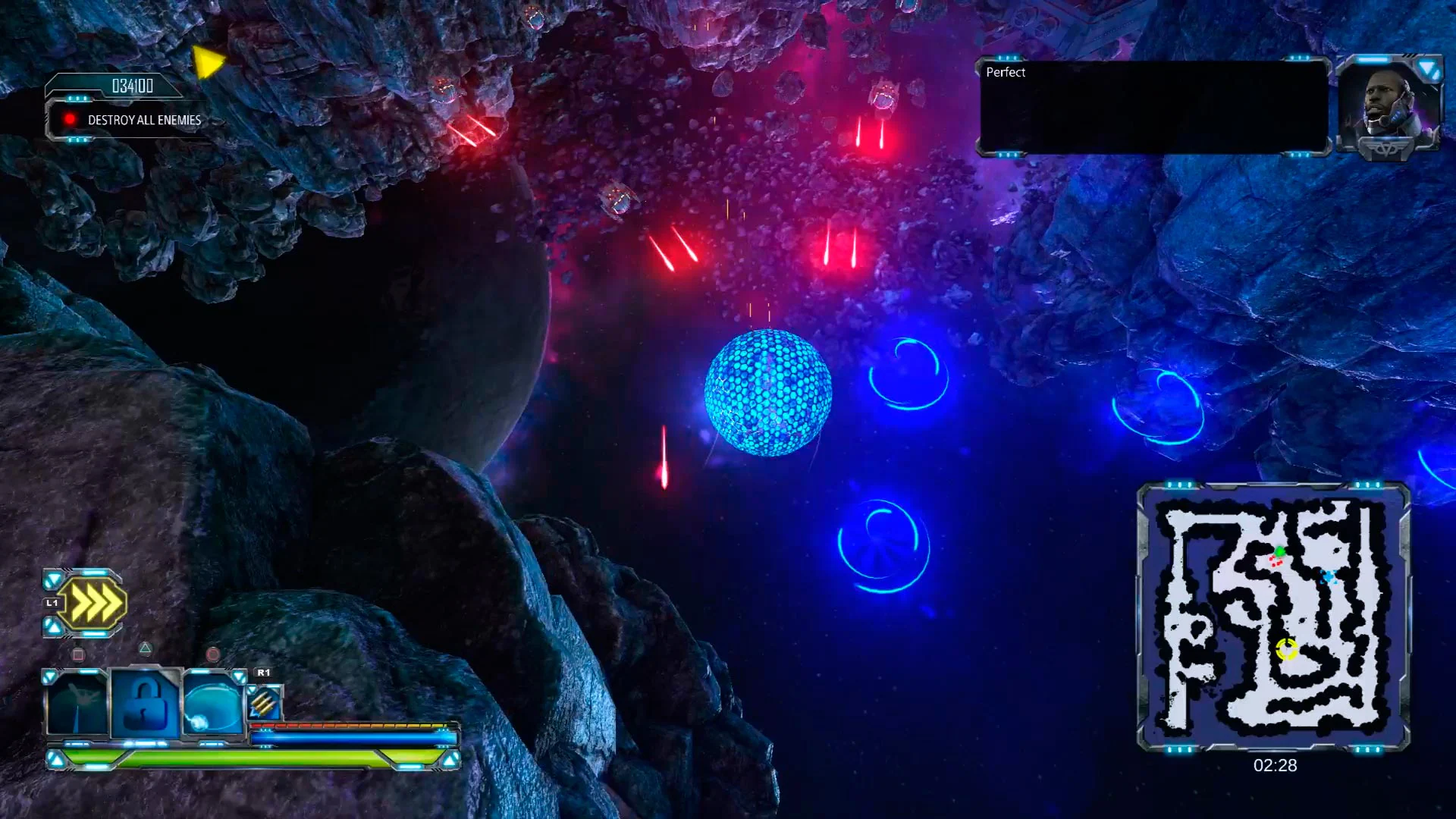The image size is (1456, 819).
Task: Click the pilot portrait beside the dialog box
Action: [1389, 104]
